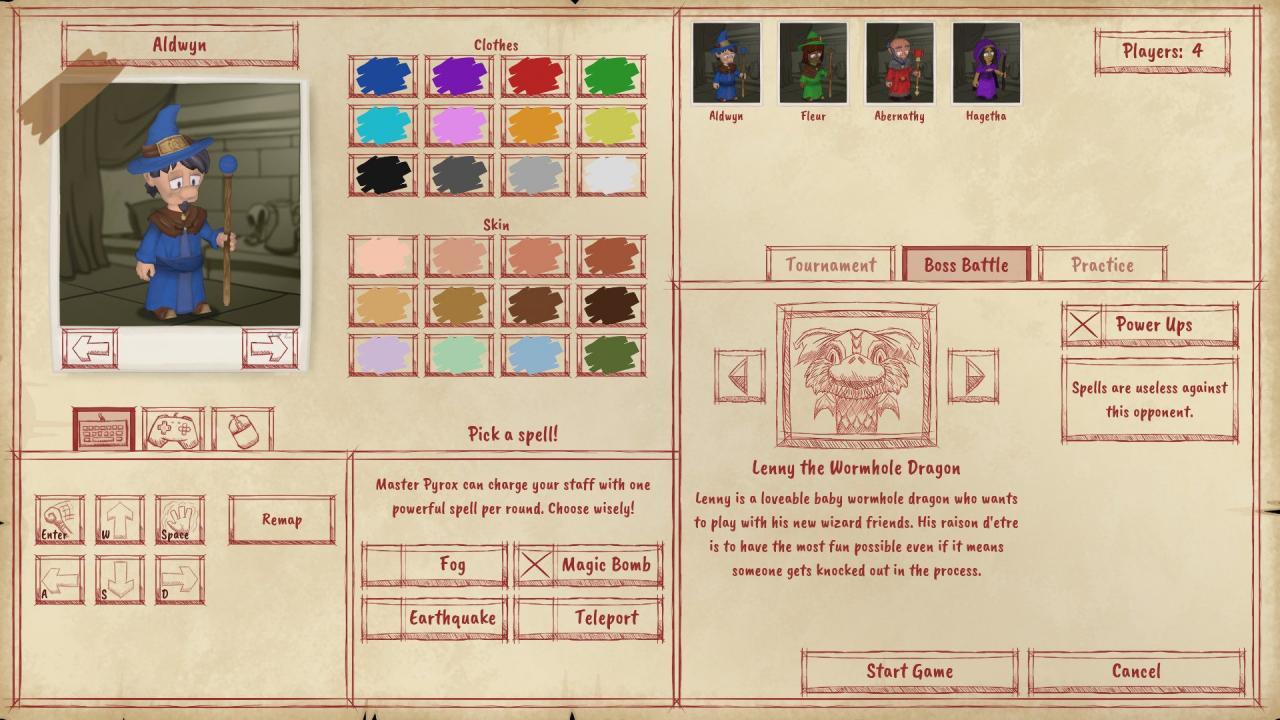The width and height of the screenshot is (1280, 720).
Task: Click the Start Game button
Action: pos(908,671)
